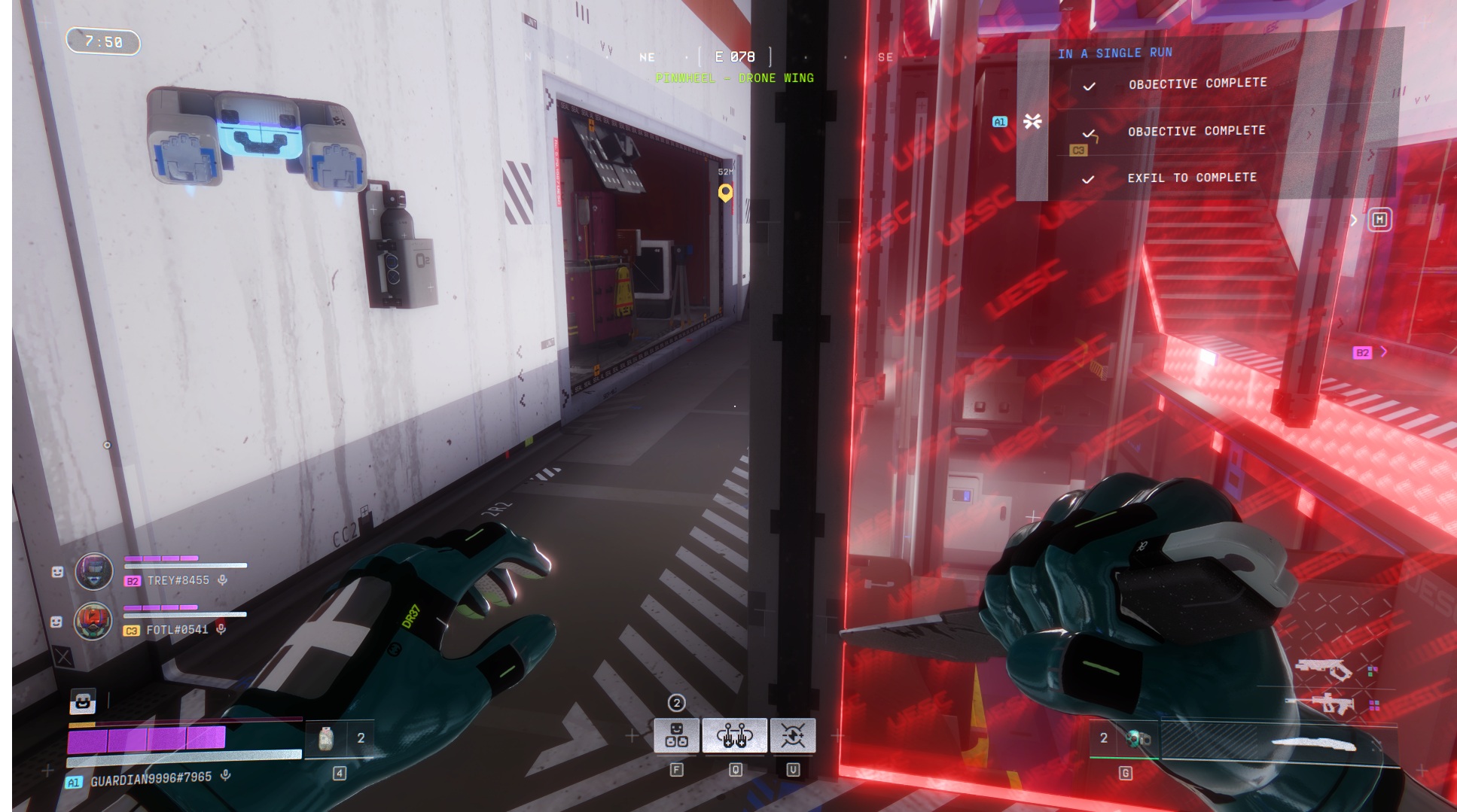Select the first Objective Complete entry
Screen dimensions: 1457x812
tap(1196, 84)
